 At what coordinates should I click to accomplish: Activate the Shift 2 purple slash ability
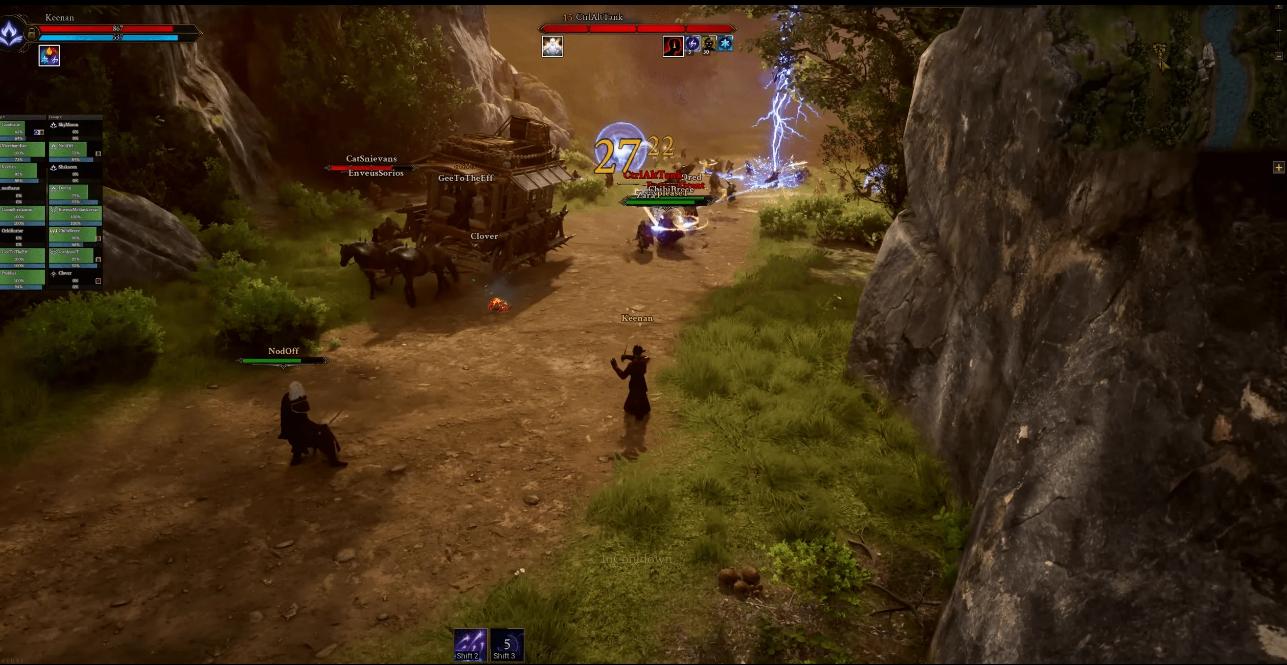pos(470,644)
